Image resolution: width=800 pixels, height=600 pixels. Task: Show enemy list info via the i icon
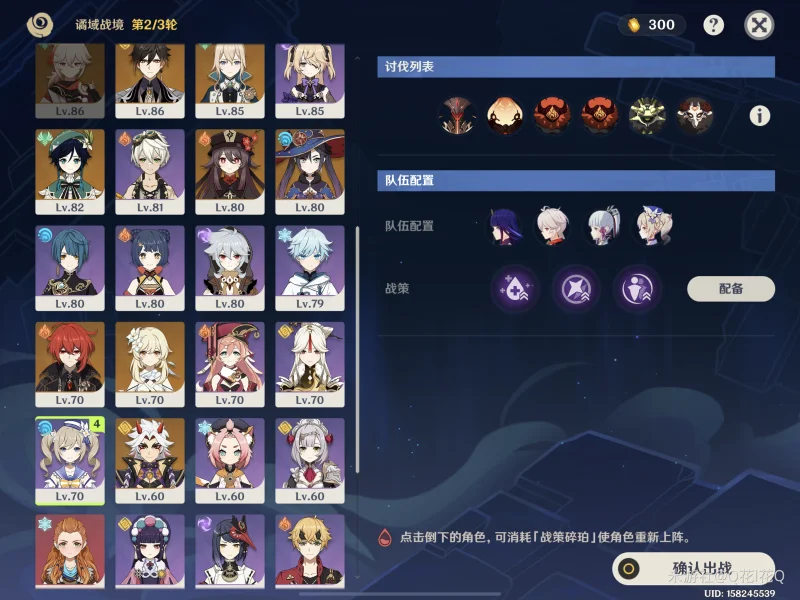pos(760,116)
